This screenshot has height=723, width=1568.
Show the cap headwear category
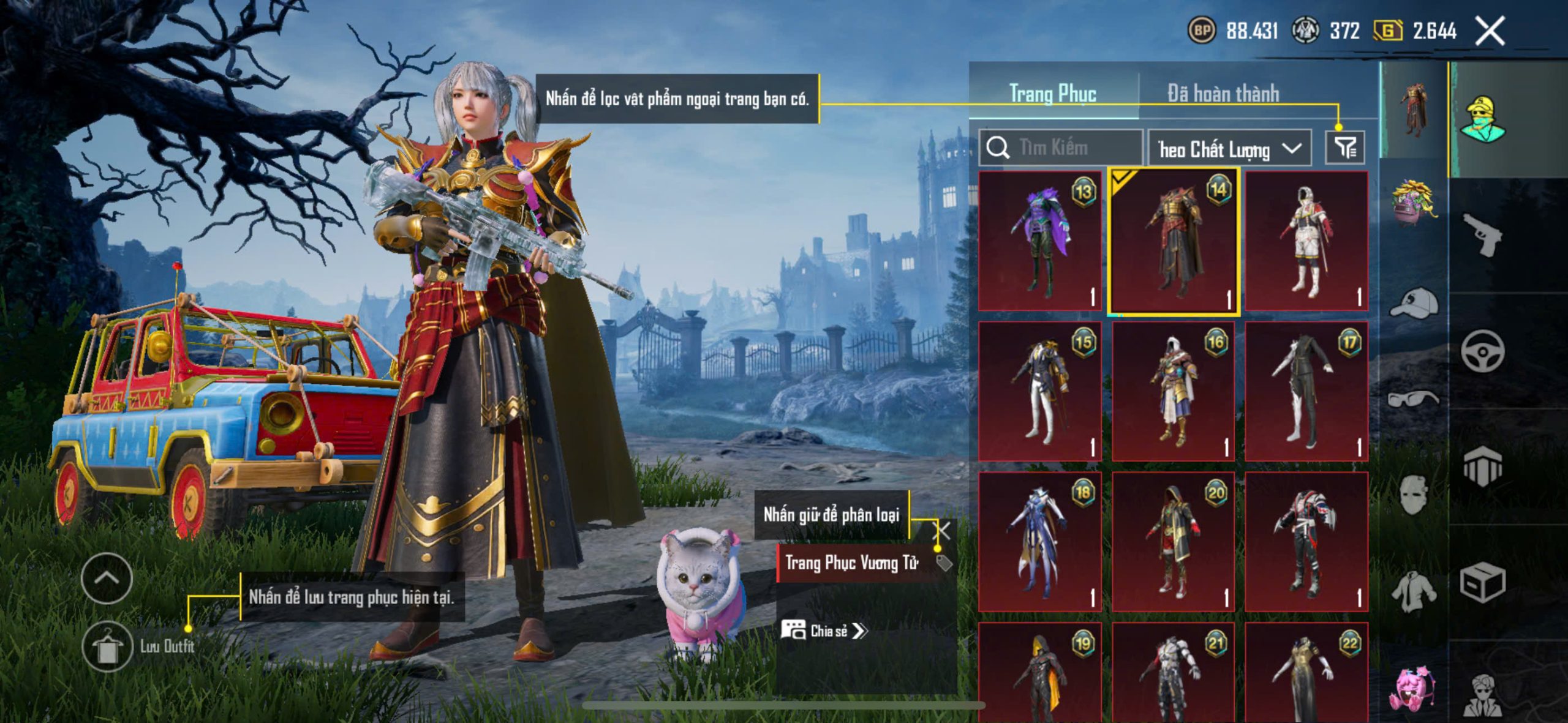(x=1414, y=303)
